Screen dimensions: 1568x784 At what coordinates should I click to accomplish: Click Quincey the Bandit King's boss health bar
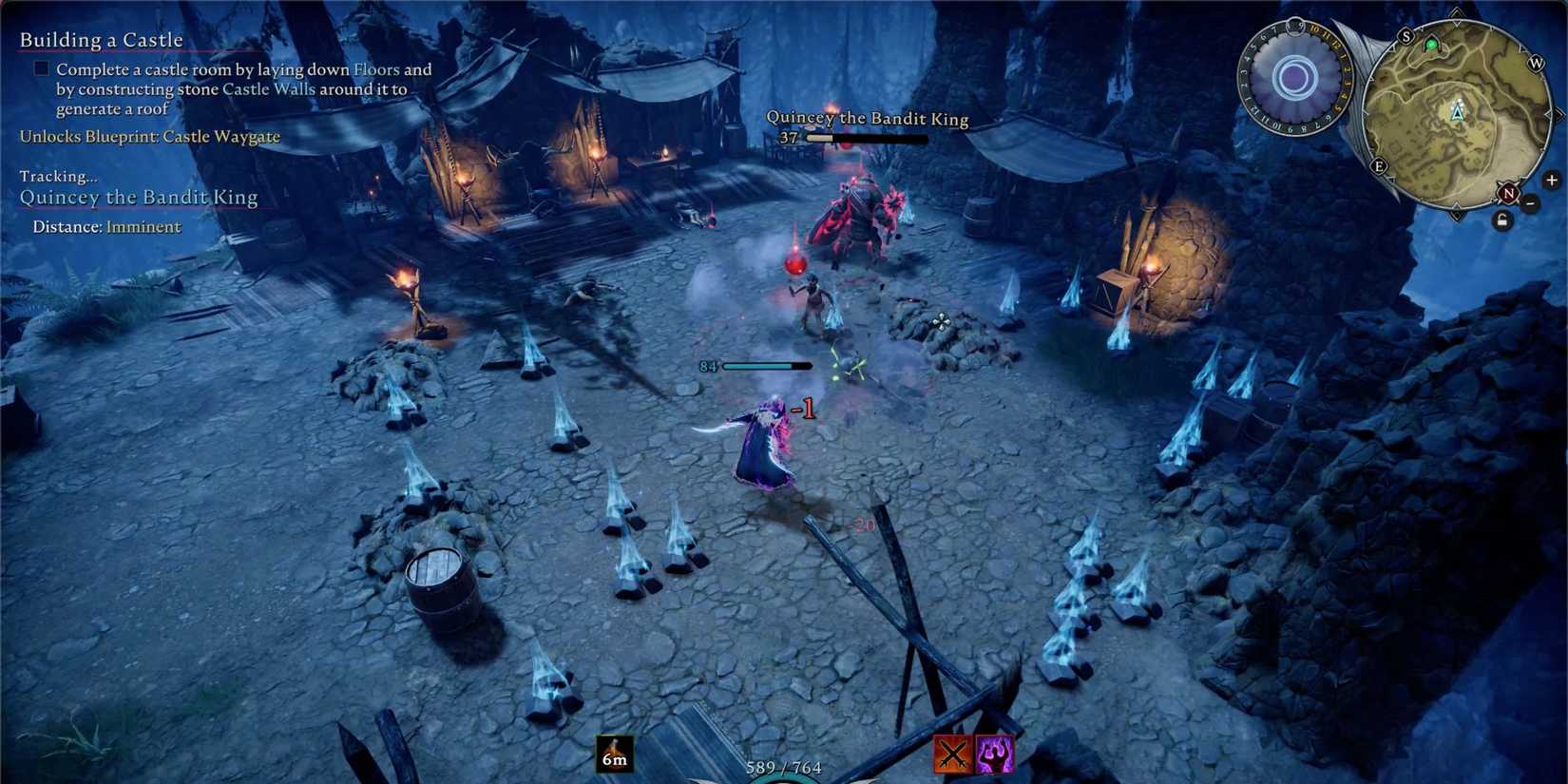click(x=866, y=139)
